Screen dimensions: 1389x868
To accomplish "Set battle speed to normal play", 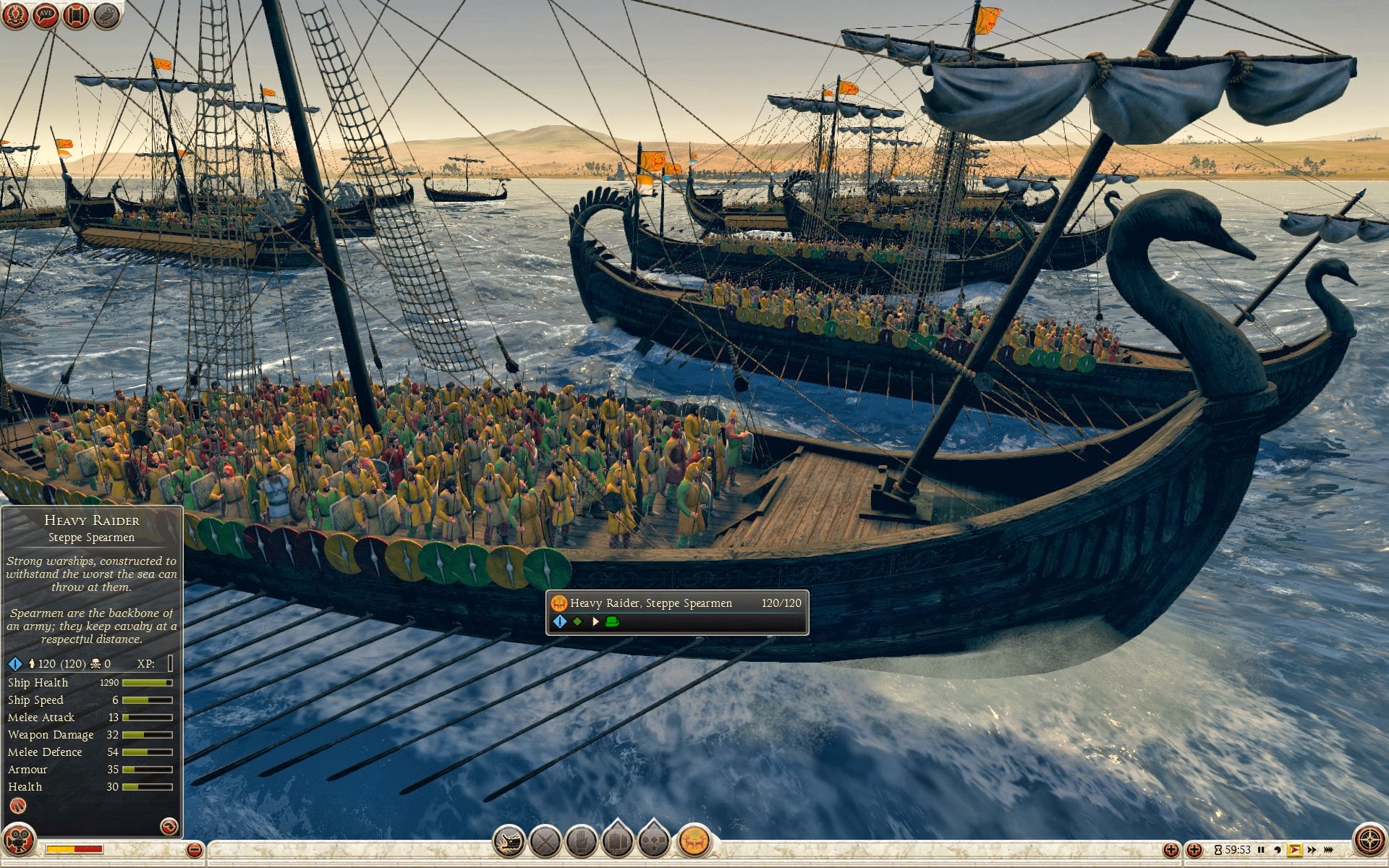I will pyautogui.click(x=1294, y=850).
